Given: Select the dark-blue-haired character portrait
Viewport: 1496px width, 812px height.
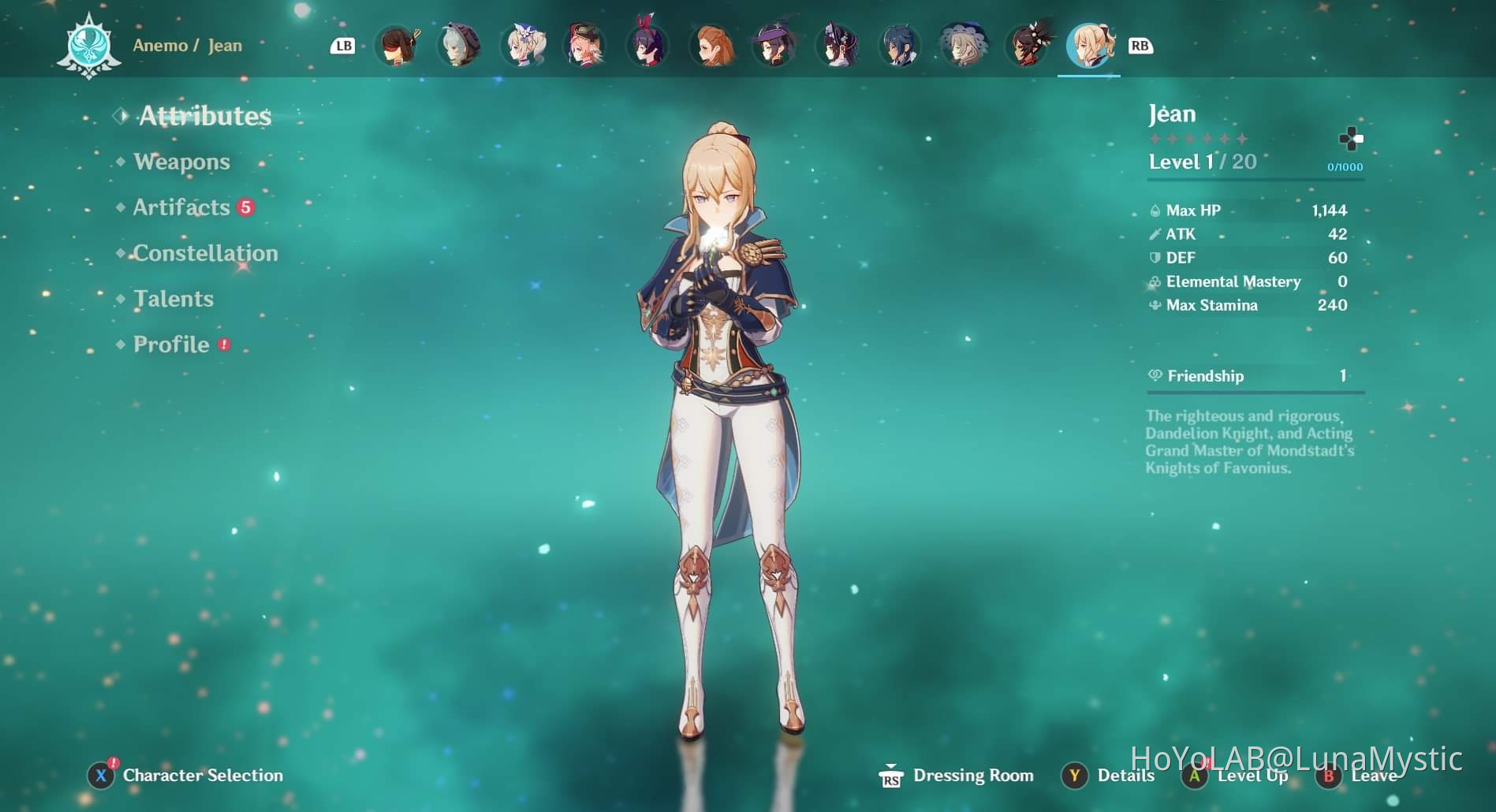Looking at the screenshot, I should click(901, 46).
